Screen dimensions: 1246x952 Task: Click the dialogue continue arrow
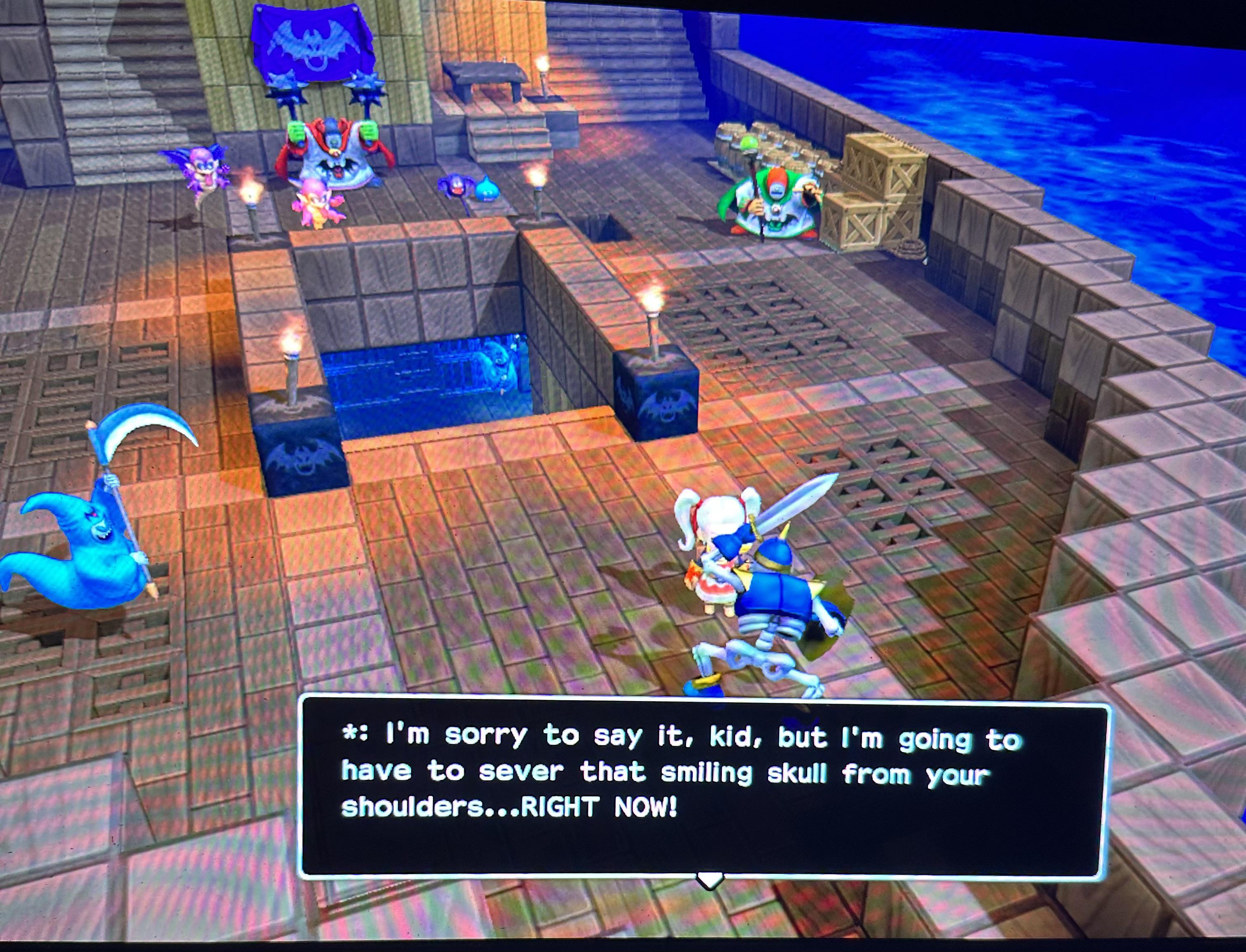coord(709,881)
